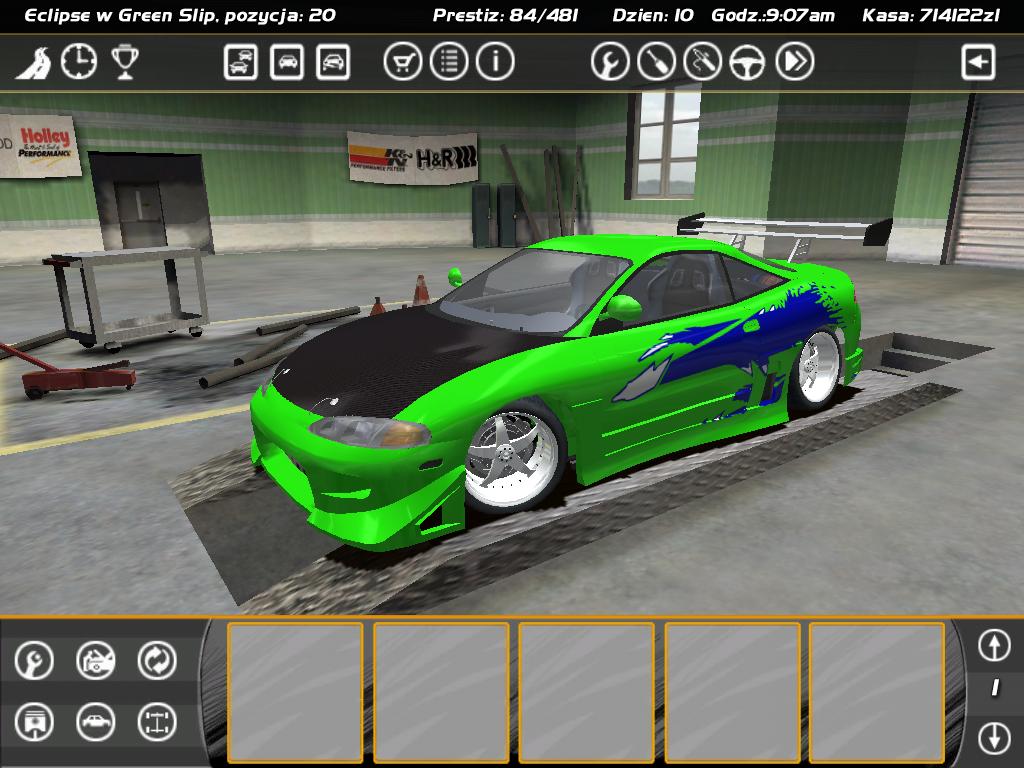Image resolution: width=1024 pixels, height=768 pixels.
Task: Open the trophy icon
Action: [x=124, y=62]
